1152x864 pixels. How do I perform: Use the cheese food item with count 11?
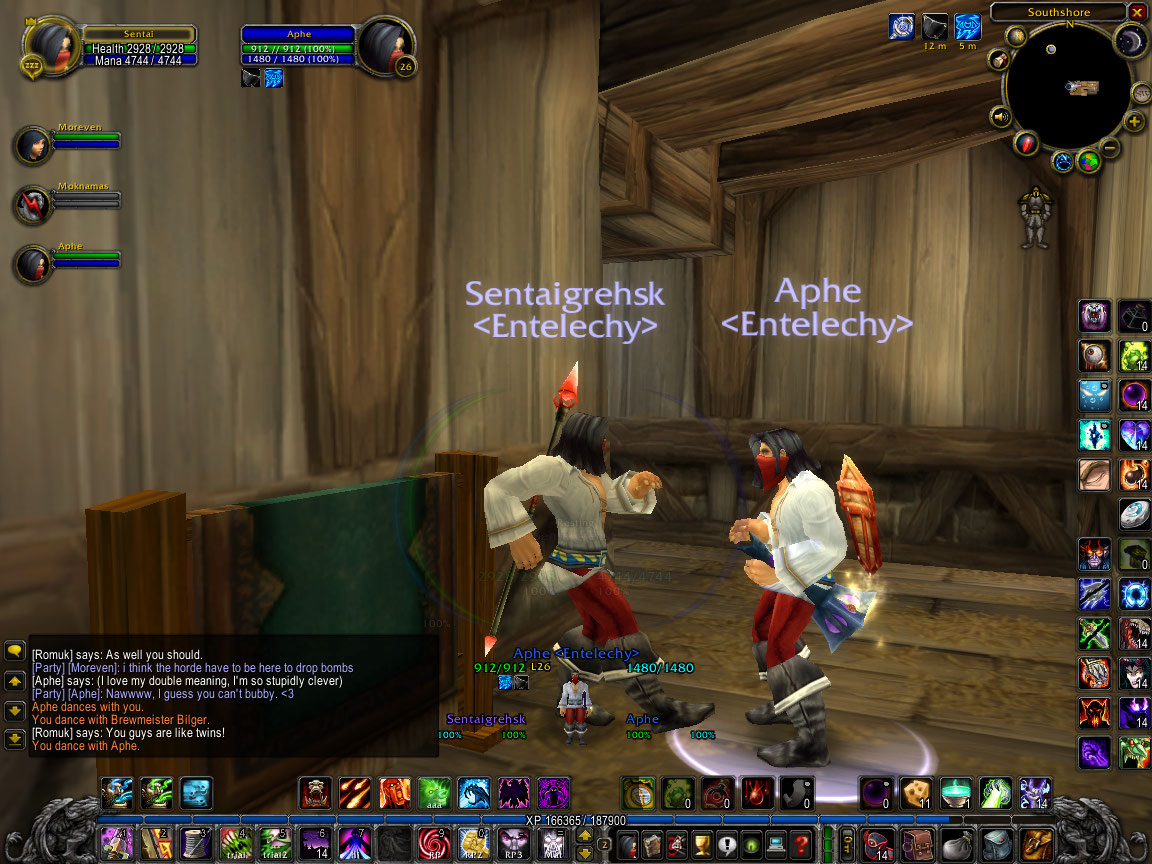coord(915,793)
